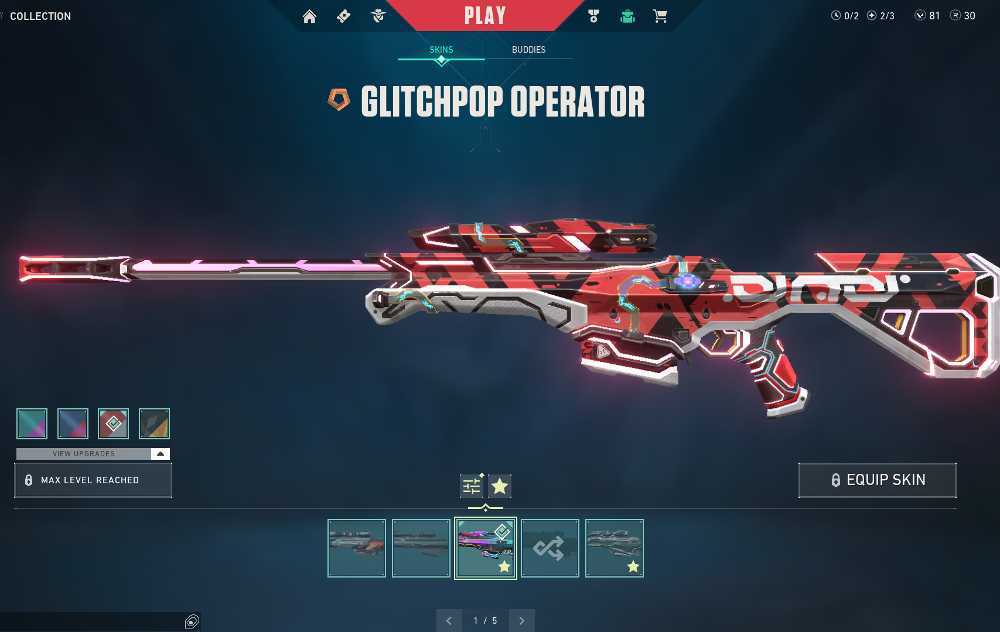
Task: Equip the Glitchpop Operator skin
Action: point(877,480)
